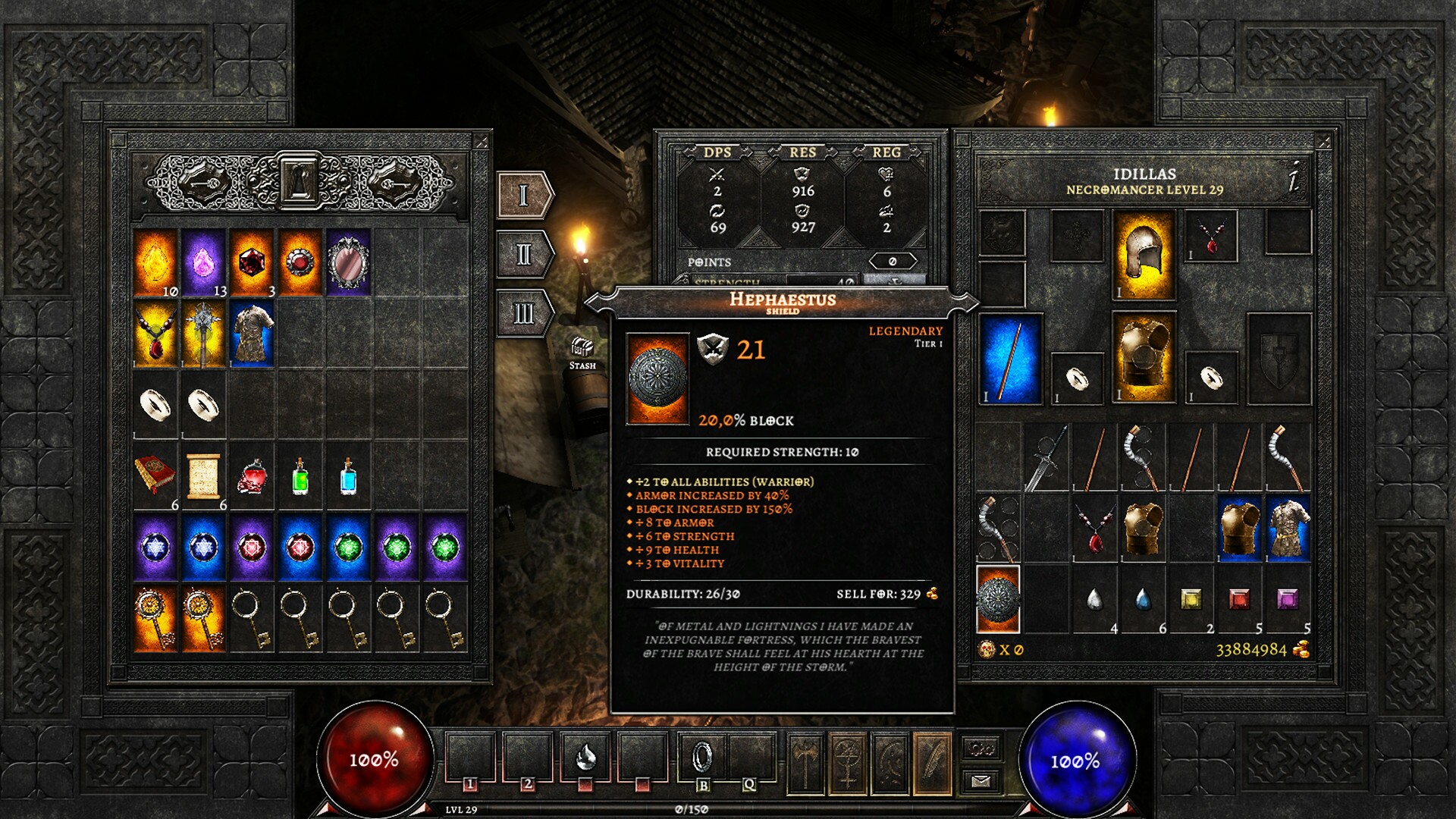Select the ring in quickslot B
This screenshot has width=1456, height=819.
pyautogui.click(x=701, y=756)
